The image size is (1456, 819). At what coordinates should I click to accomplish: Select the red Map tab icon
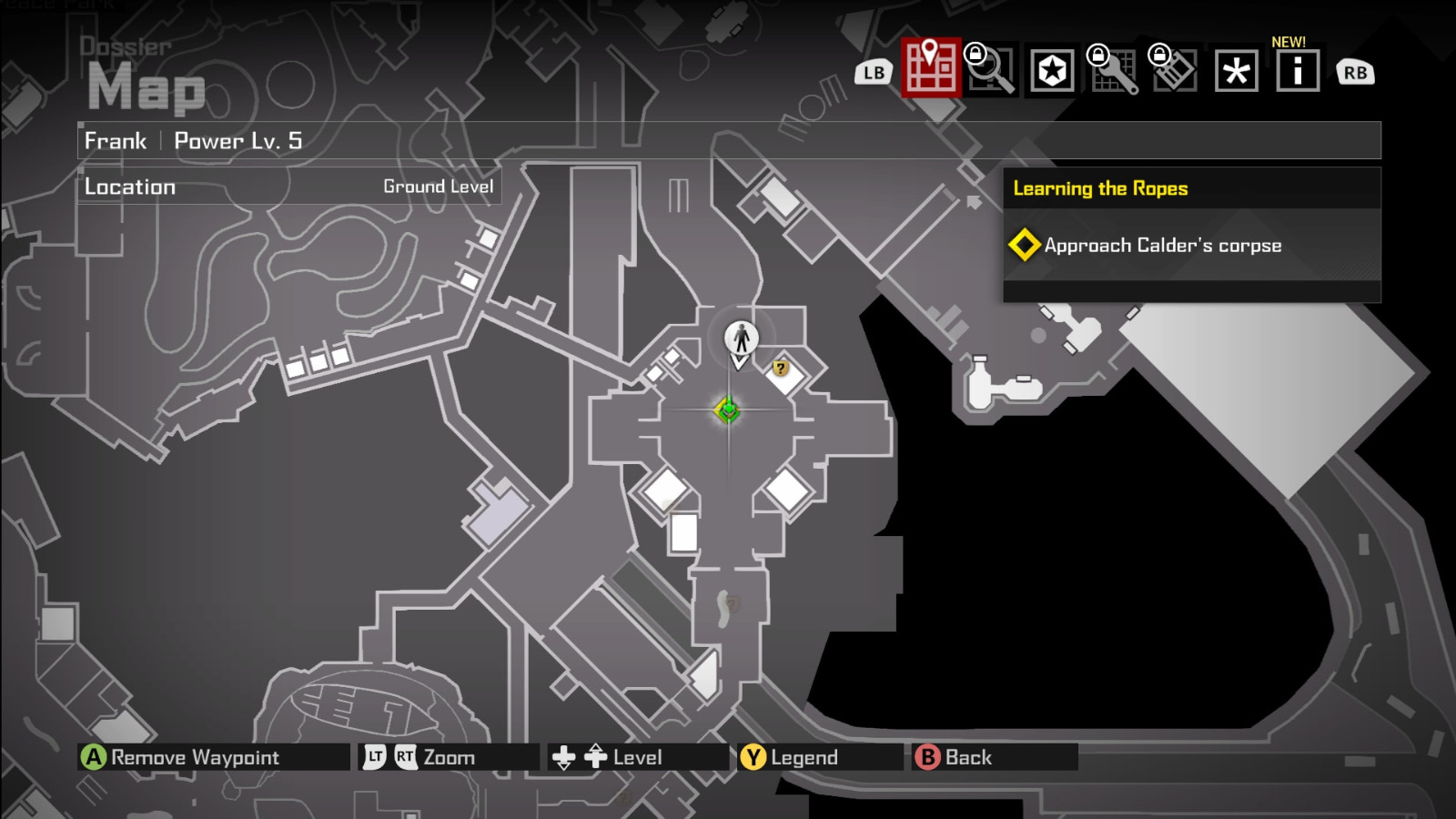tap(931, 68)
